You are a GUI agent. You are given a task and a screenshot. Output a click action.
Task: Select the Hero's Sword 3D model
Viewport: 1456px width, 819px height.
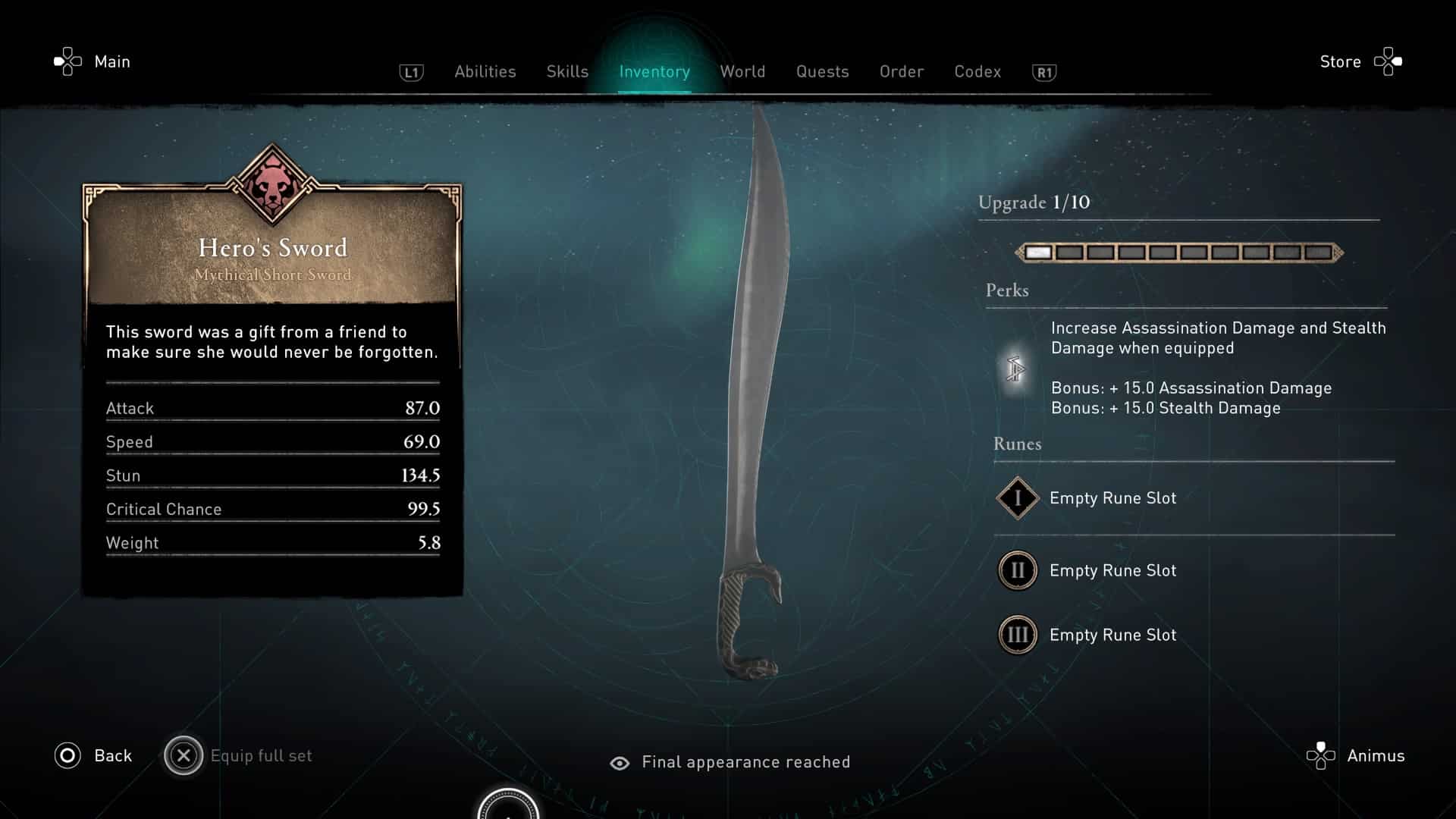pos(751,394)
